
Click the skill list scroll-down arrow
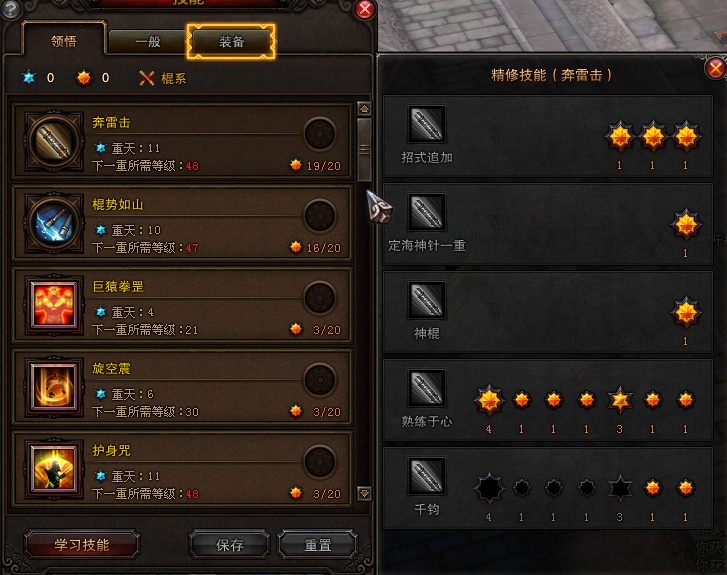click(x=364, y=493)
